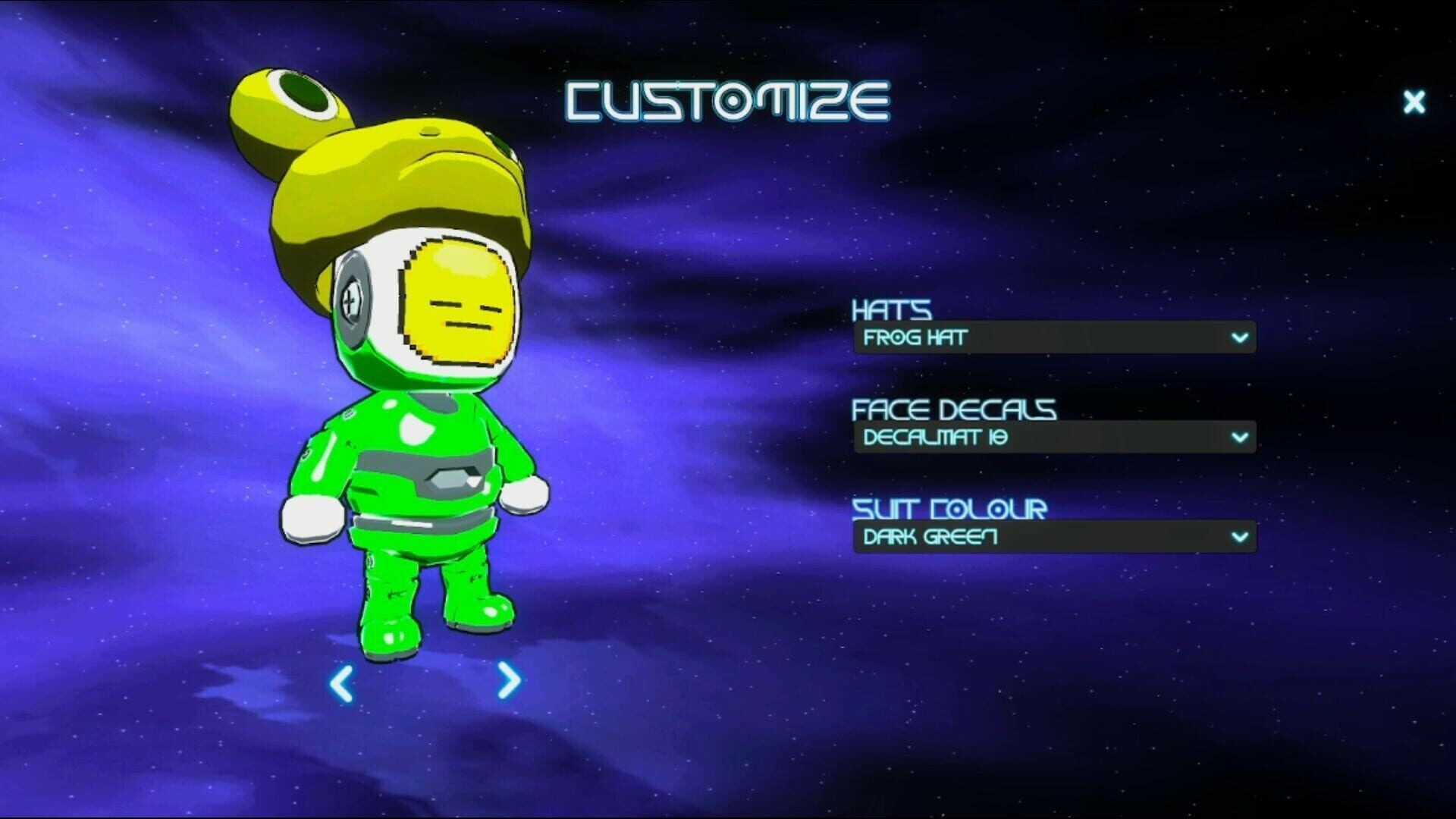Click the Decalmat 10 selection box
The height and width of the screenshot is (819, 1456).
click(1054, 437)
